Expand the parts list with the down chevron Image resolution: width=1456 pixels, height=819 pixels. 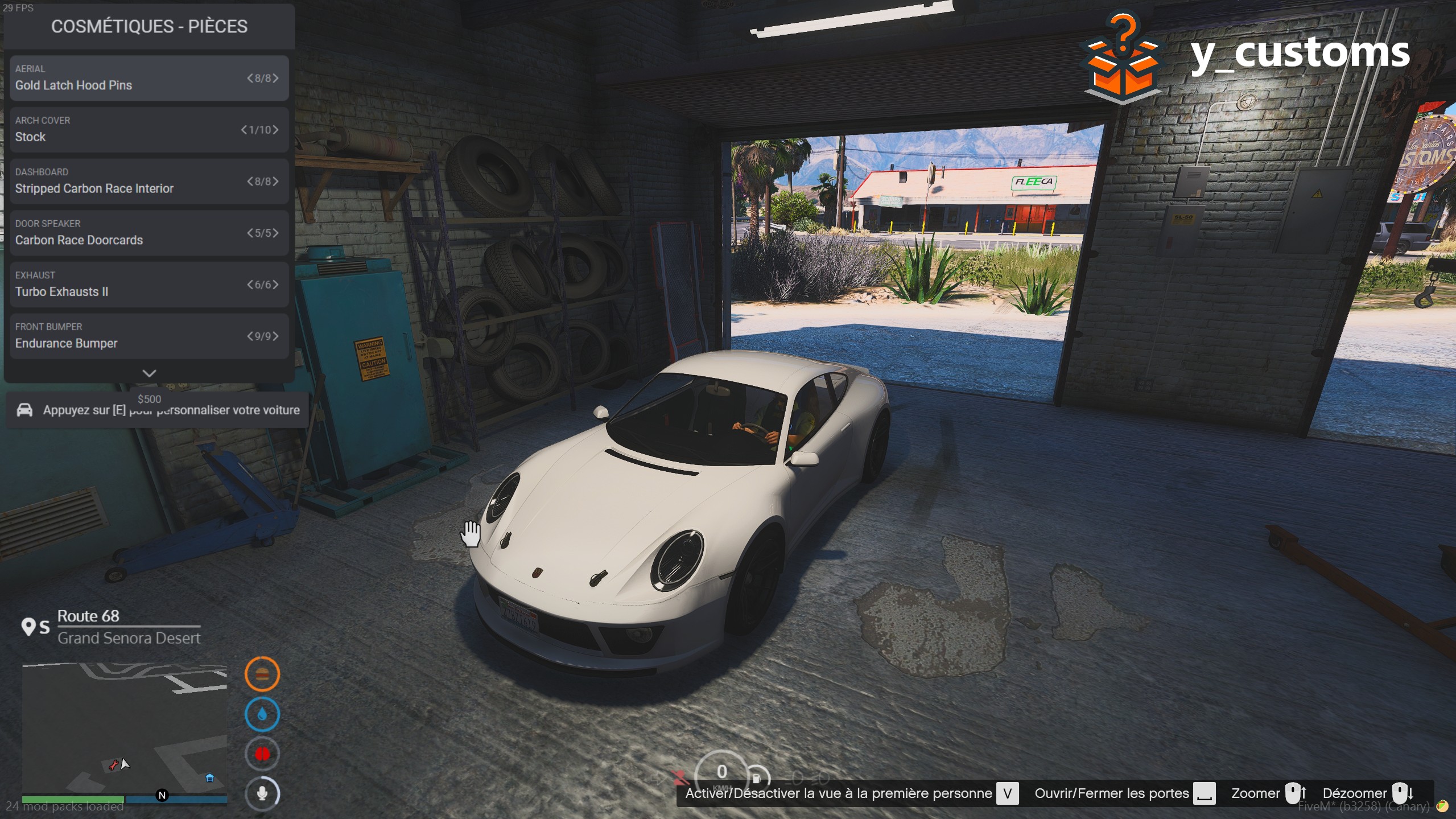point(149,373)
